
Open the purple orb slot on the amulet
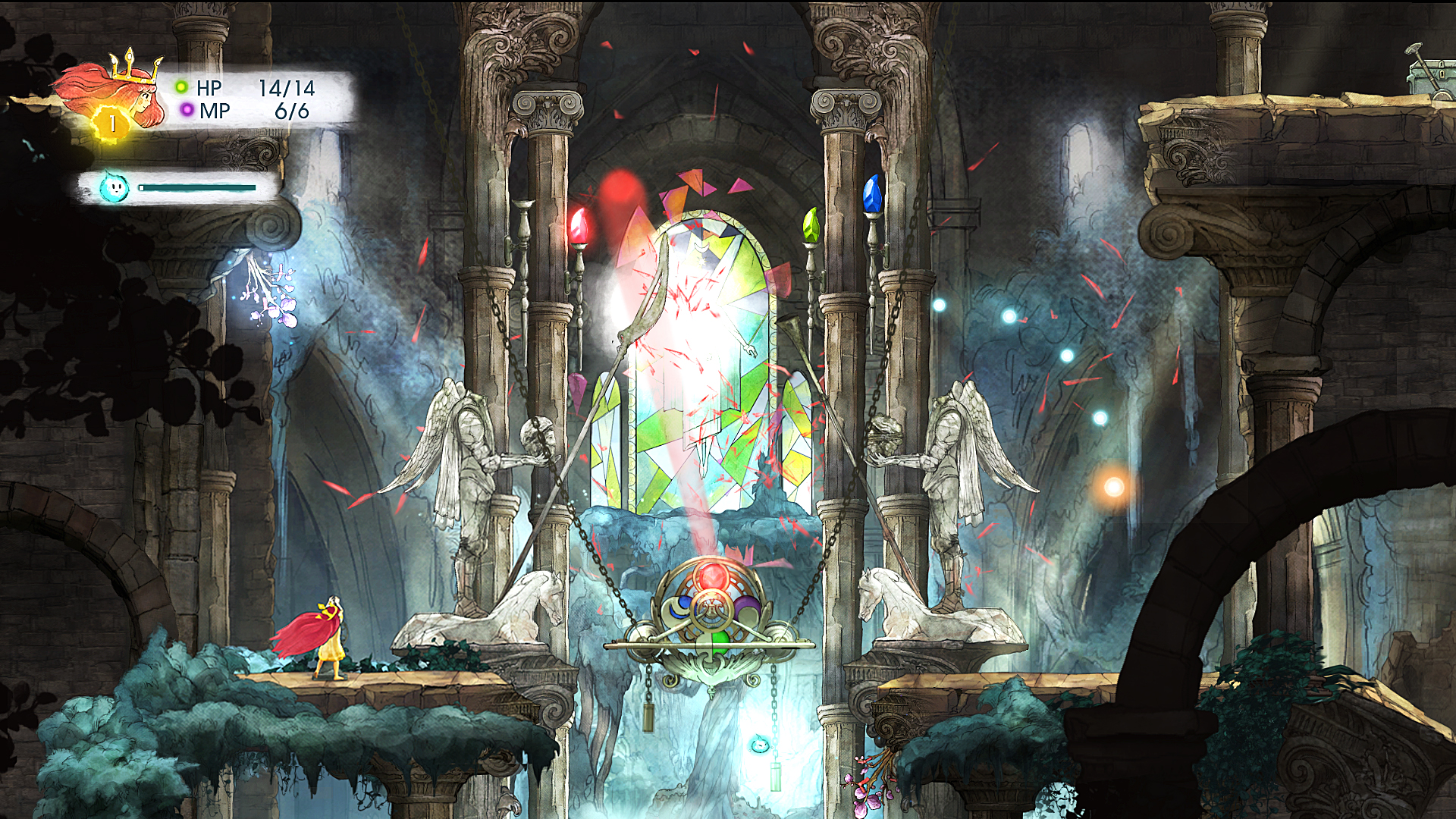pyautogui.click(x=745, y=609)
